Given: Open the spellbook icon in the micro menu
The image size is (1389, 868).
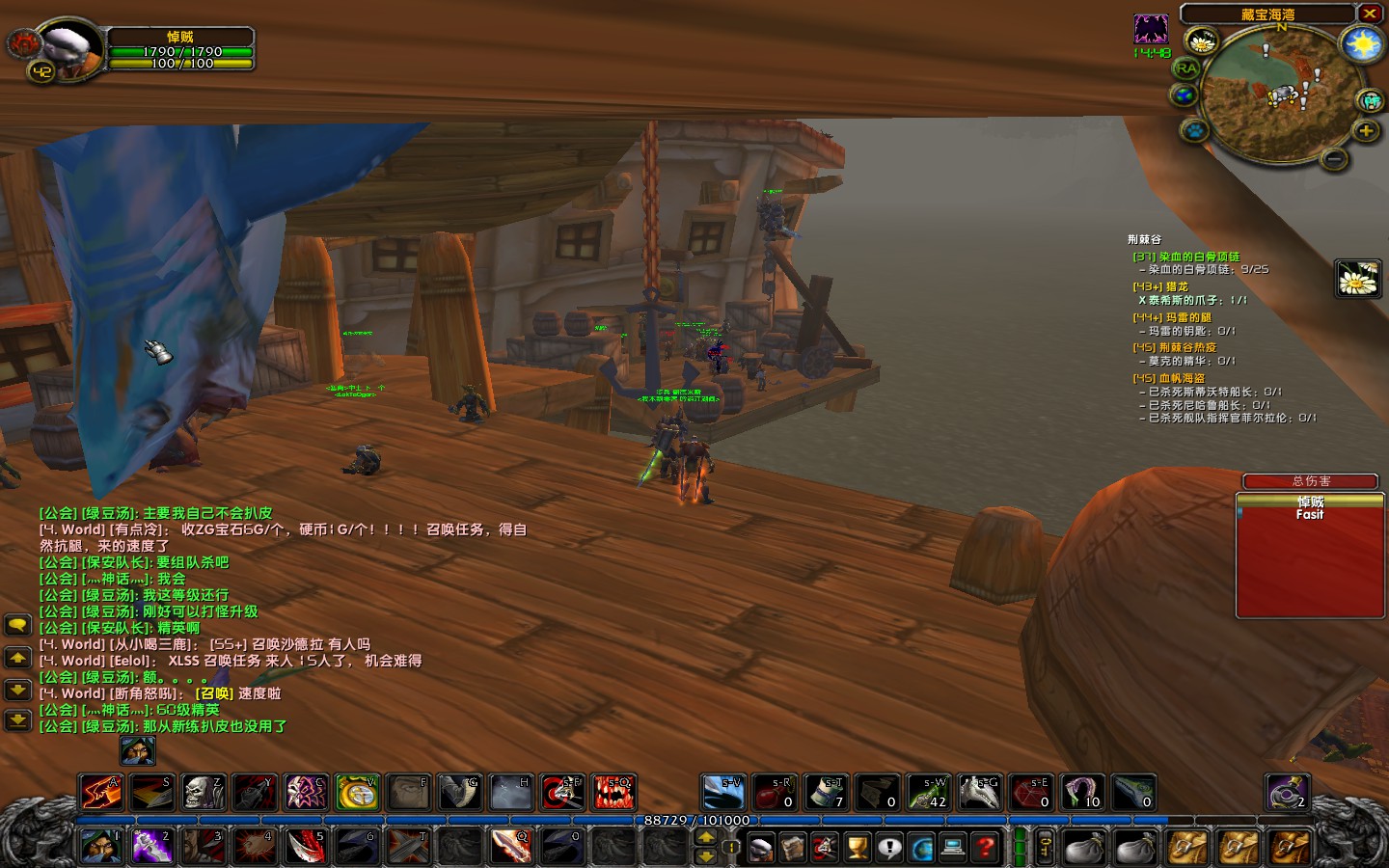Looking at the screenshot, I should click(792, 849).
